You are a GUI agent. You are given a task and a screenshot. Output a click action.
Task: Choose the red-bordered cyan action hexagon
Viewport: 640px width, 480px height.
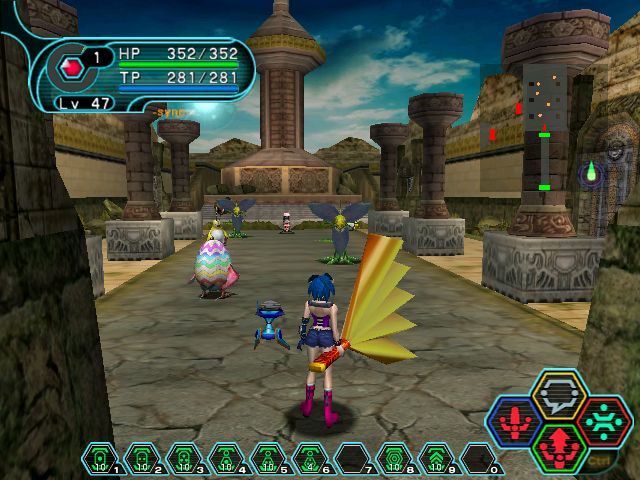(602, 420)
